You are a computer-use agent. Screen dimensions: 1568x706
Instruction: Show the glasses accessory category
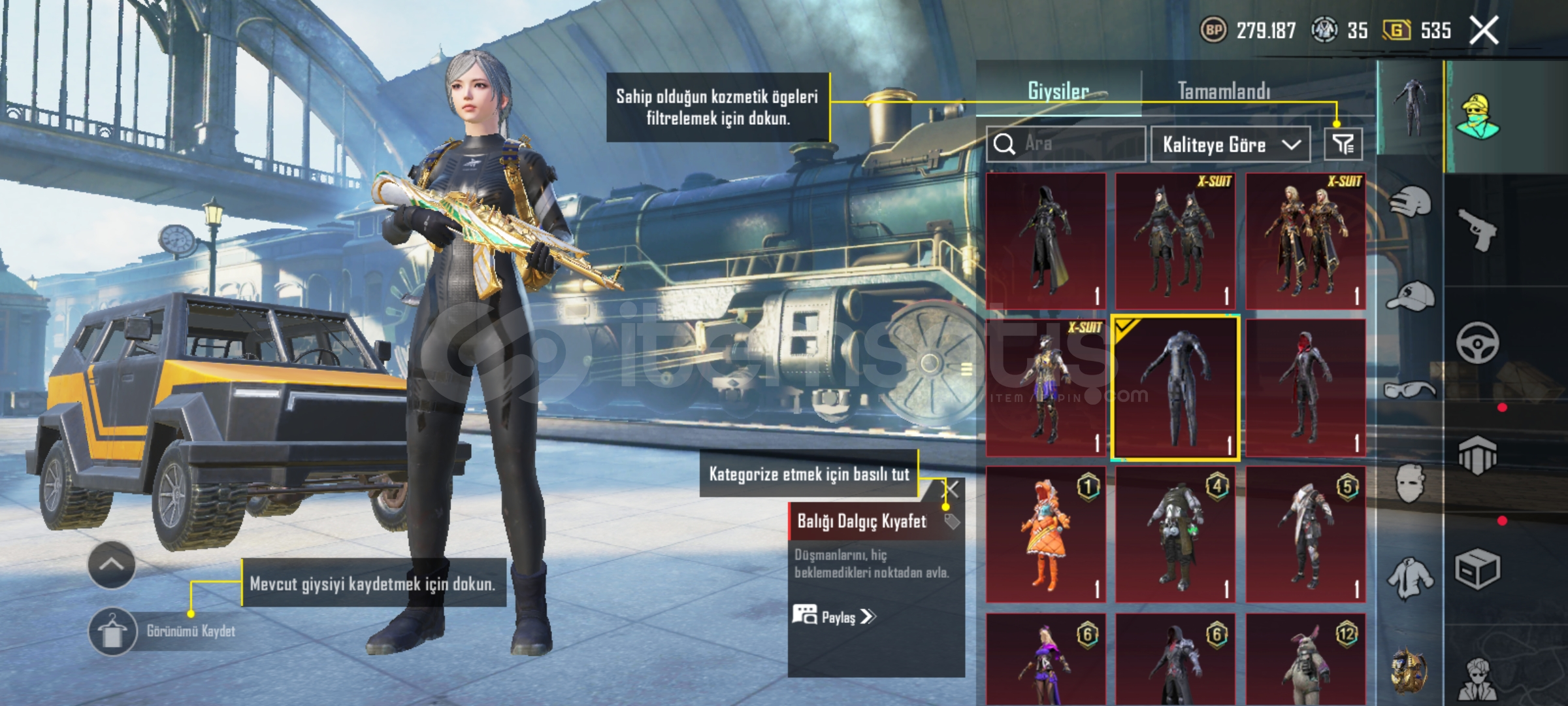[x=1410, y=391]
